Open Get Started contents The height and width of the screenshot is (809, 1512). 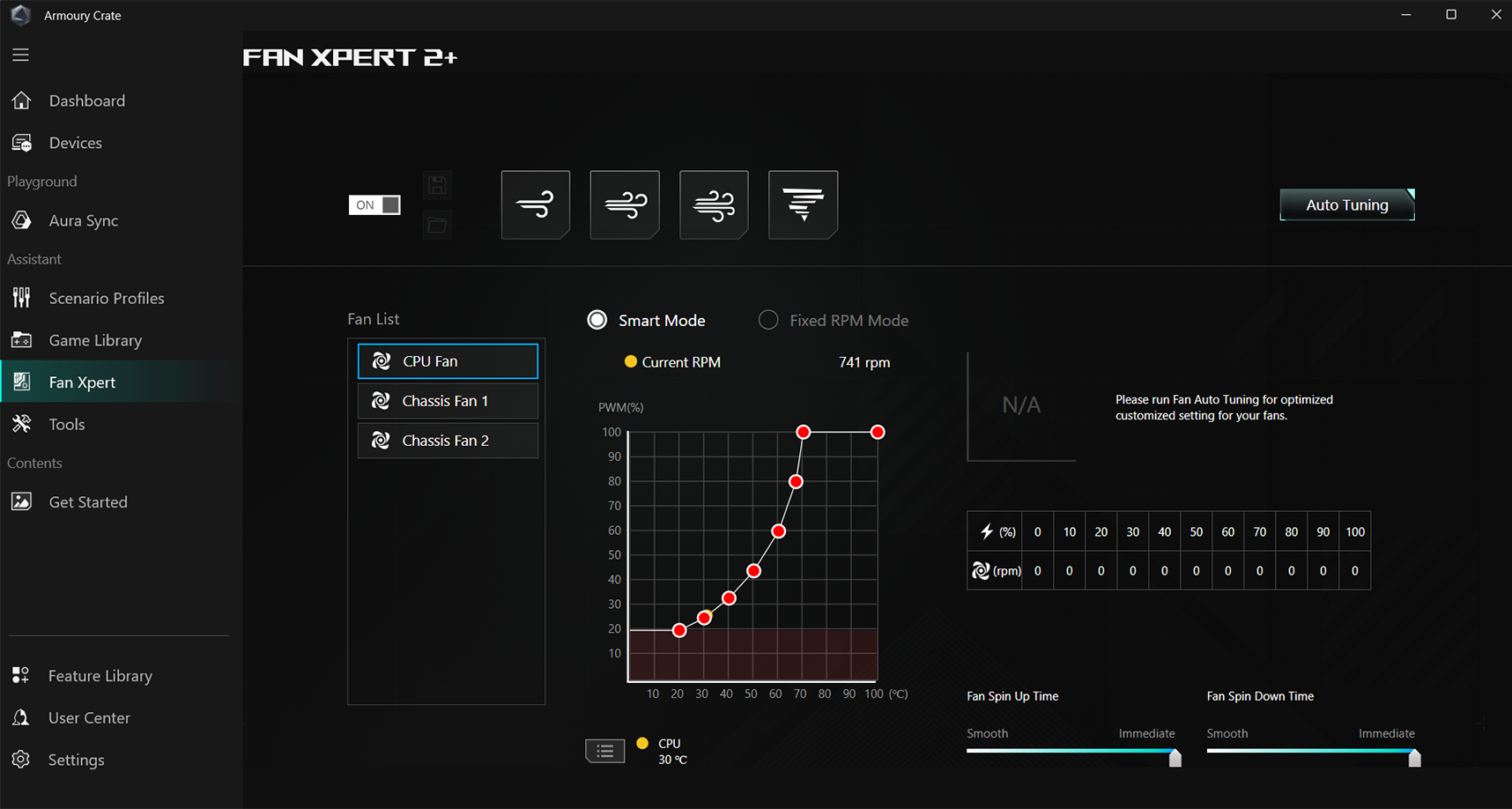click(x=87, y=501)
